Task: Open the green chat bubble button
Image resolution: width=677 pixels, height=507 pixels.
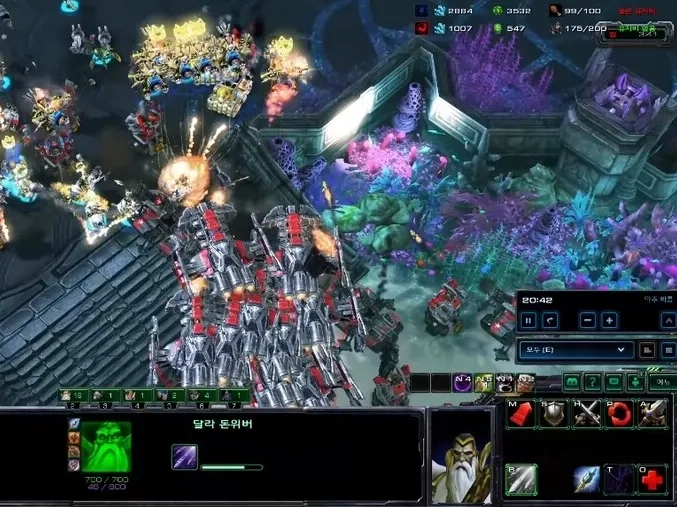Action: point(614,382)
